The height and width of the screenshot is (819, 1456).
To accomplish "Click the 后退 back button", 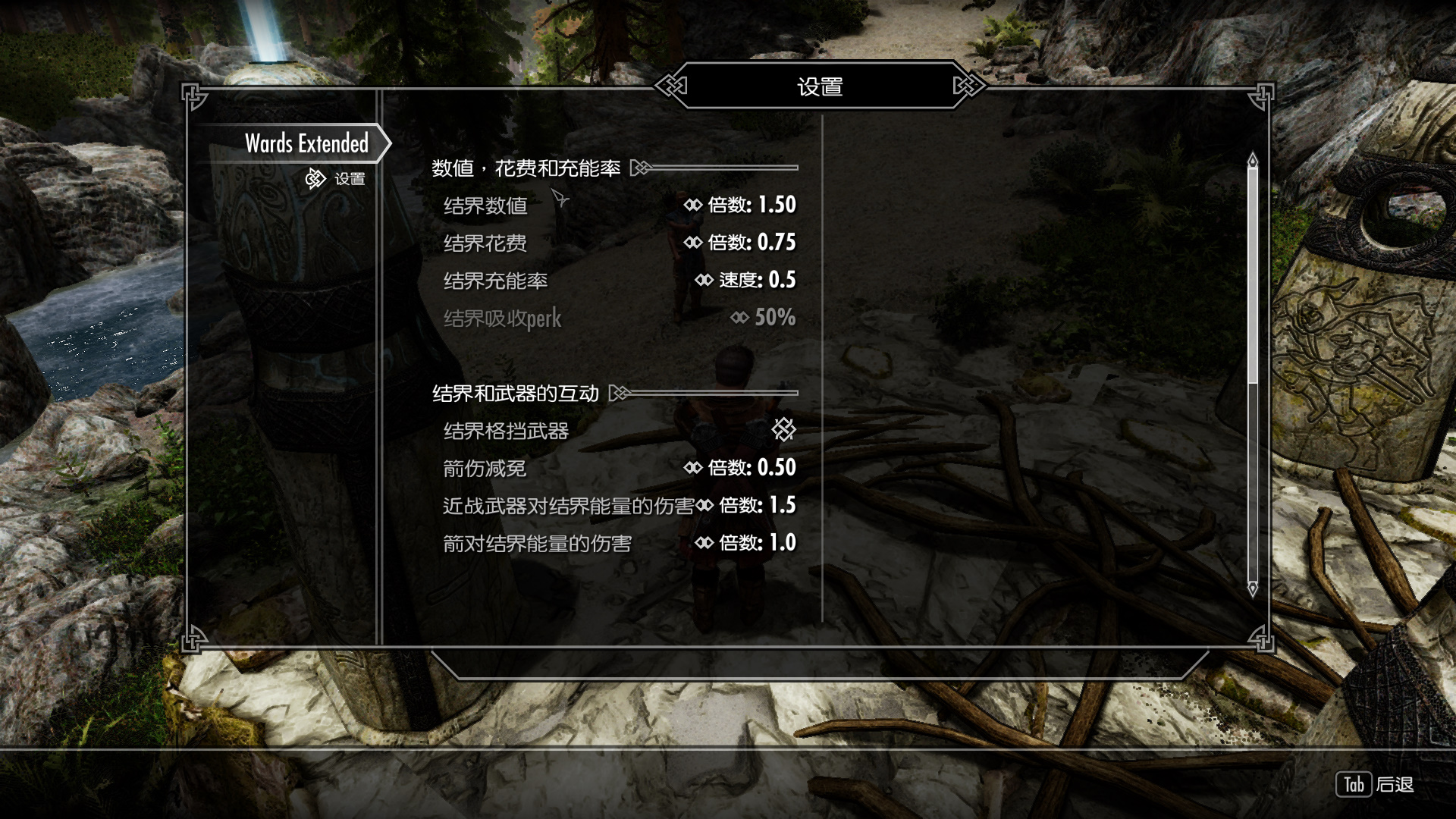I will pos(1375,785).
